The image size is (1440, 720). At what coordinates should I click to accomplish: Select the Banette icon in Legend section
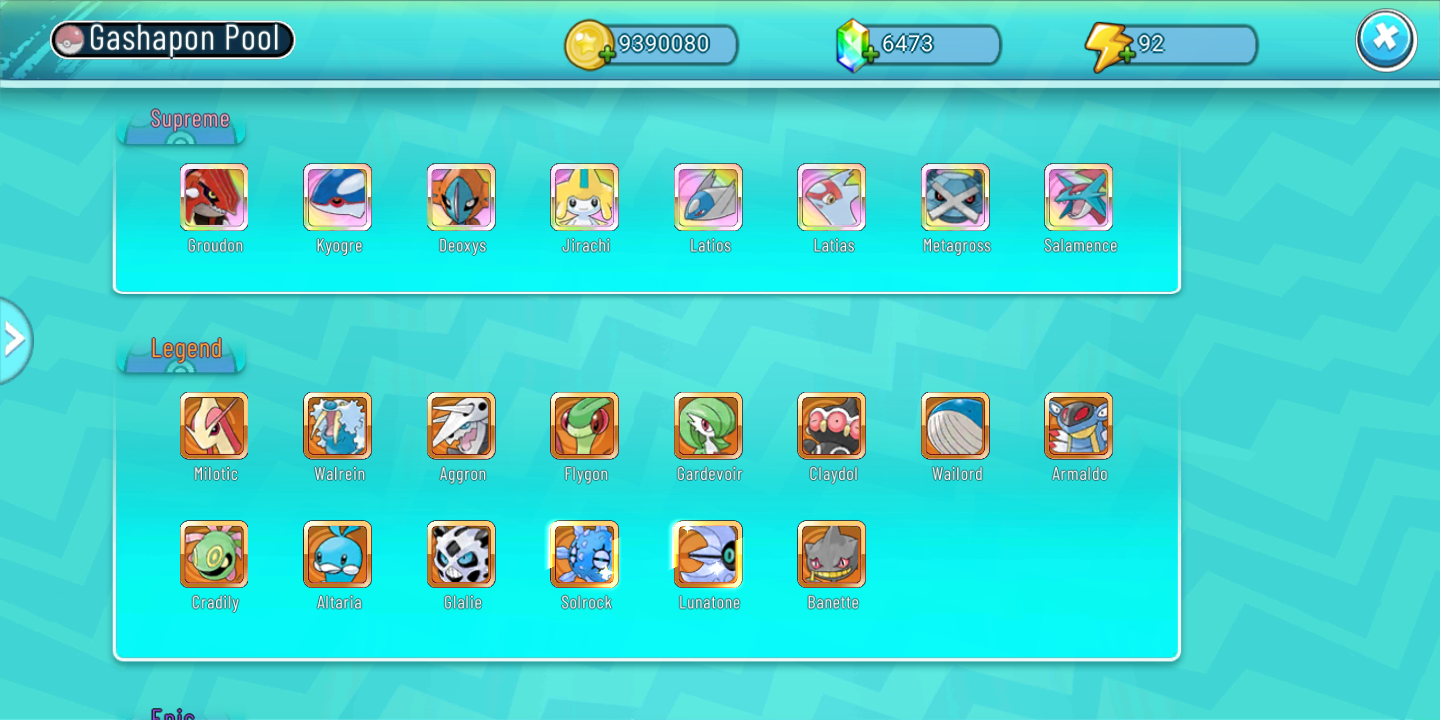[831, 554]
